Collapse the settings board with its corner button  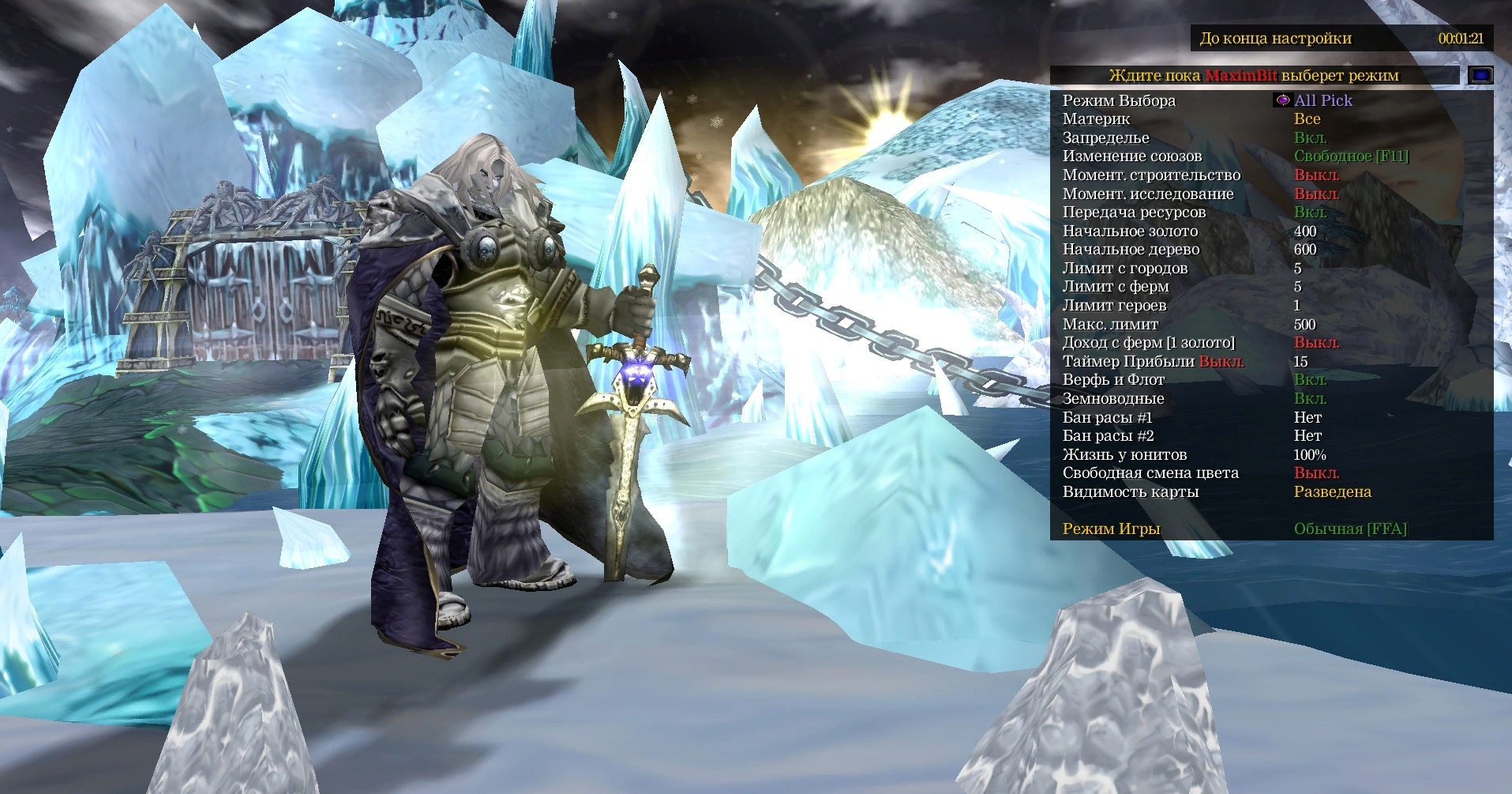(x=1480, y=75)
